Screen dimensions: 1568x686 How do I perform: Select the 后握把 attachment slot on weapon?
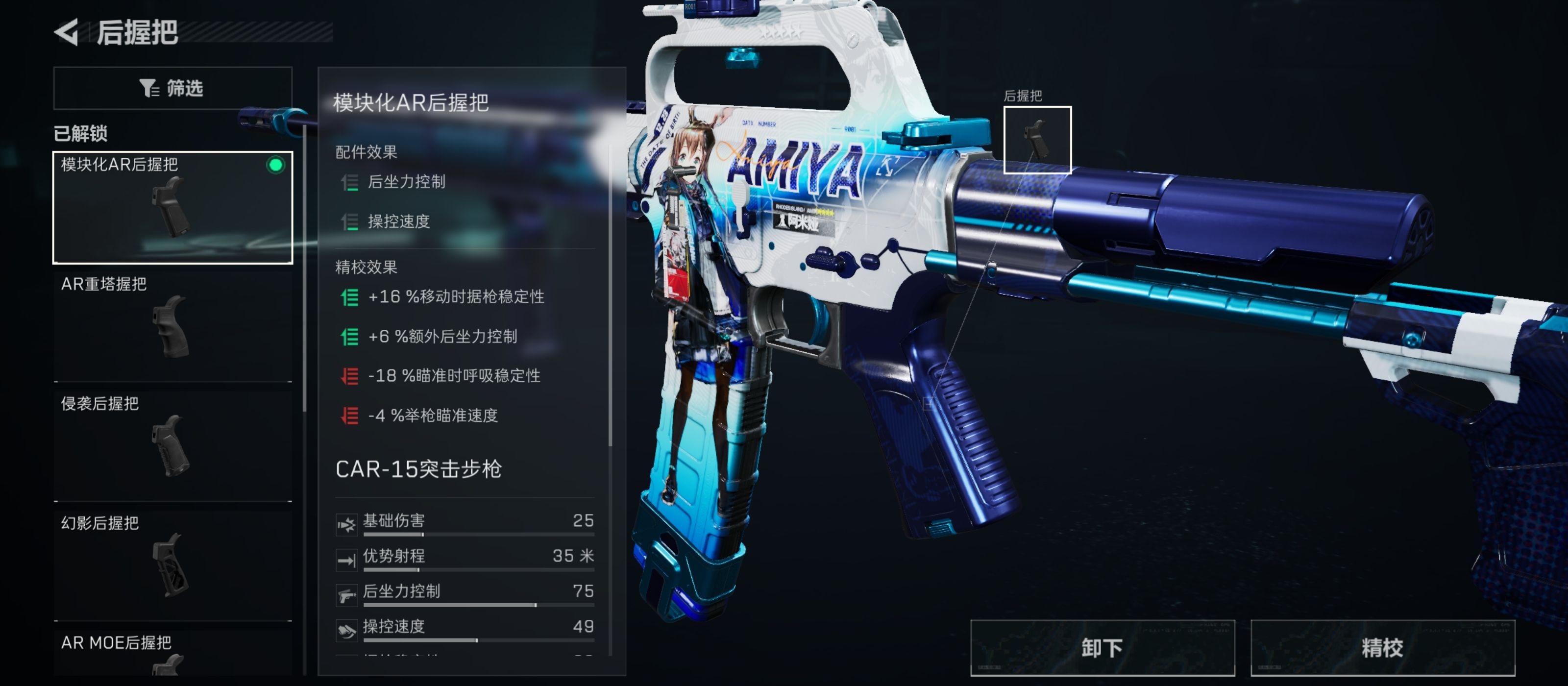(1037, 140)
